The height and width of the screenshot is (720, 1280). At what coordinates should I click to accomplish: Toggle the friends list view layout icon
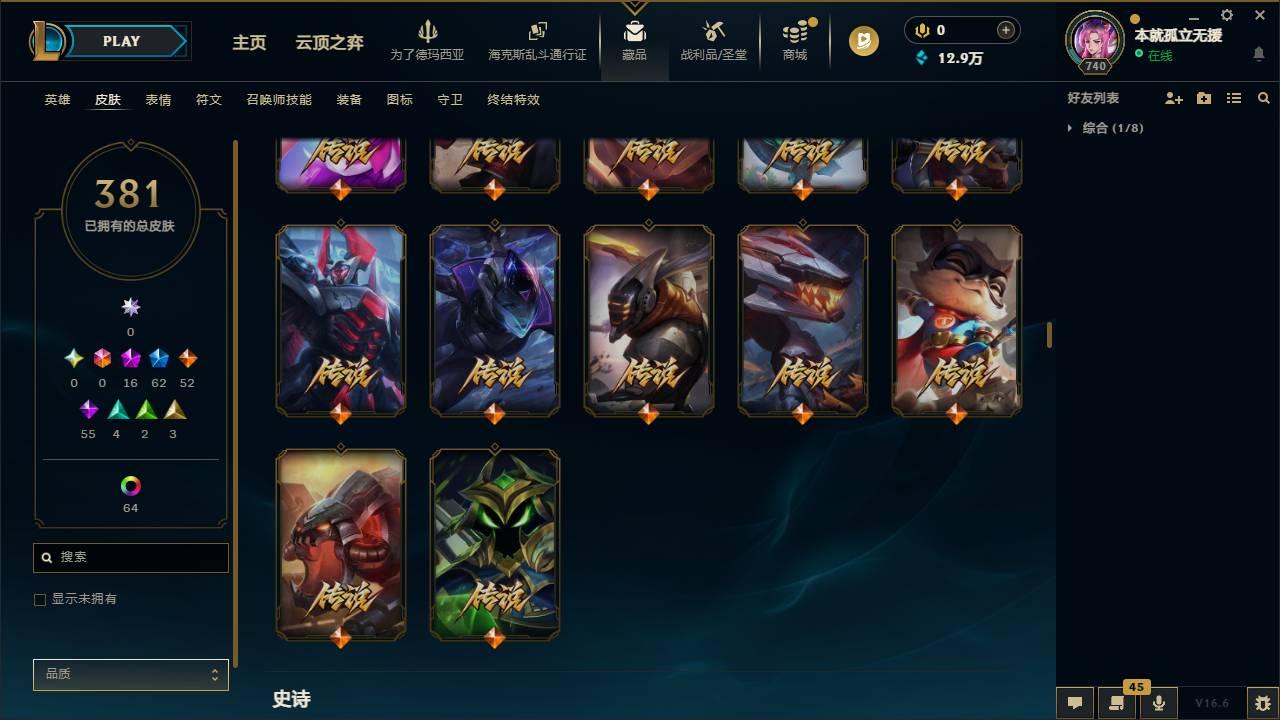pyautogui.click(x=1234, y=97)
